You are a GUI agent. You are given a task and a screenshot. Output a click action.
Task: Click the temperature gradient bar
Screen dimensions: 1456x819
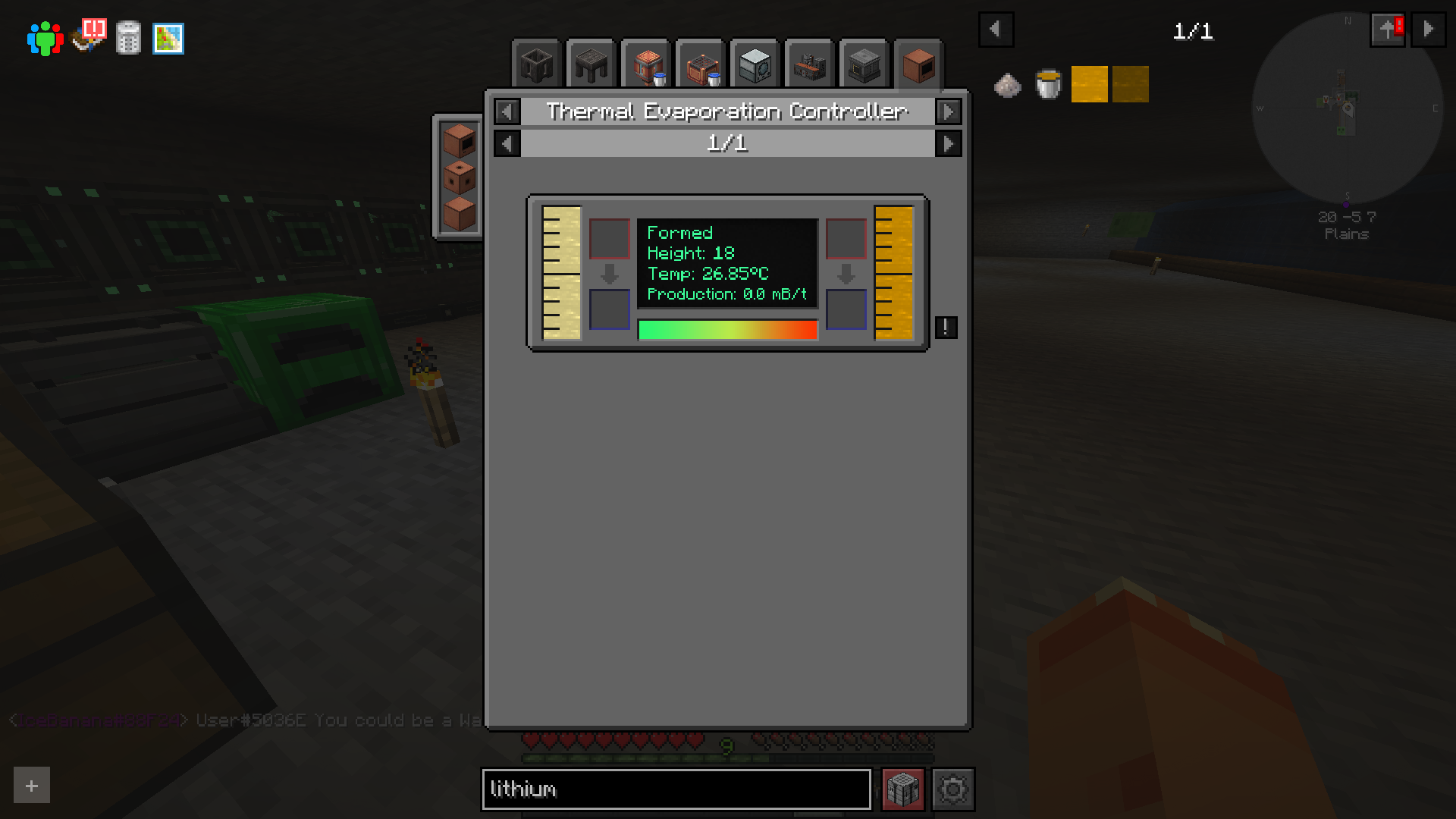(728, 329)
